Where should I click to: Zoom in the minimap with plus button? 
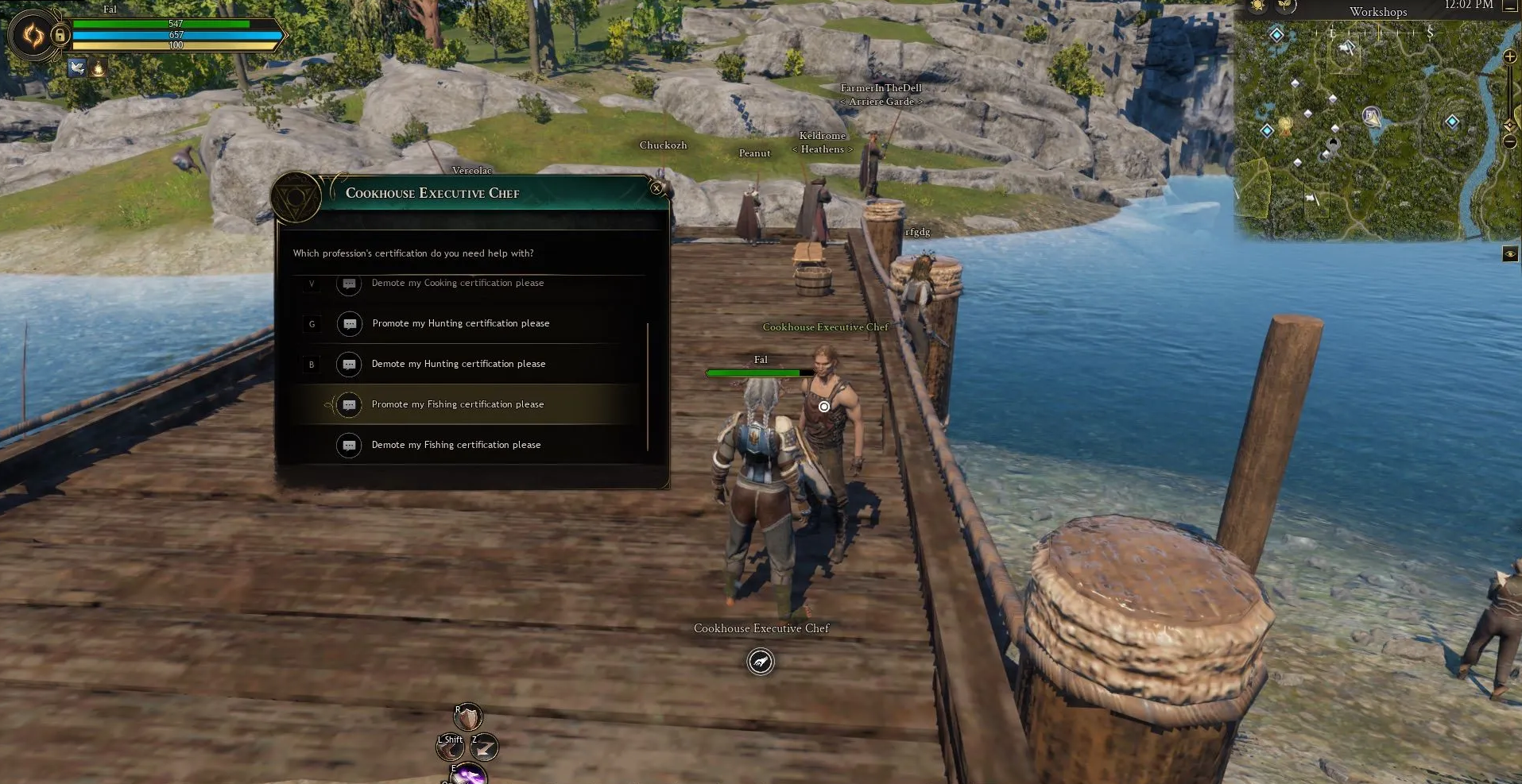(1510, 57)
